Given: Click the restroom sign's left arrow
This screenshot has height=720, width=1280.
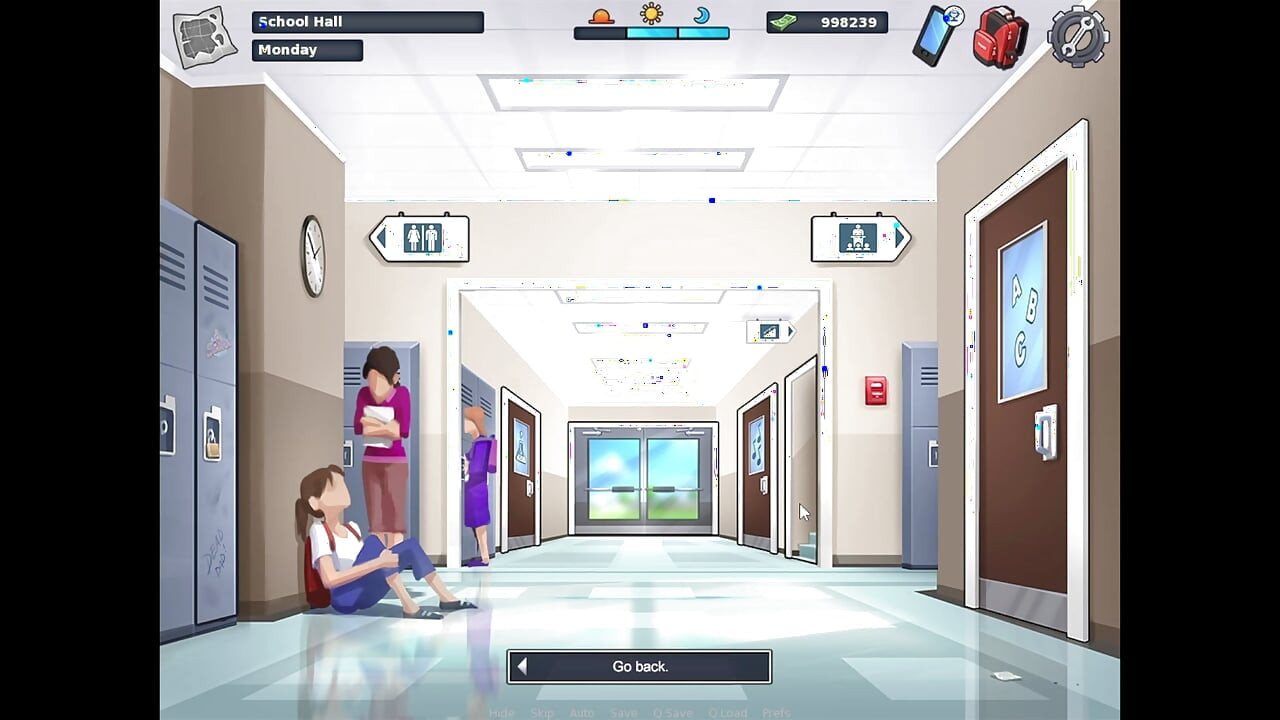Looking at the screenshot, I should tap(382, 236).
